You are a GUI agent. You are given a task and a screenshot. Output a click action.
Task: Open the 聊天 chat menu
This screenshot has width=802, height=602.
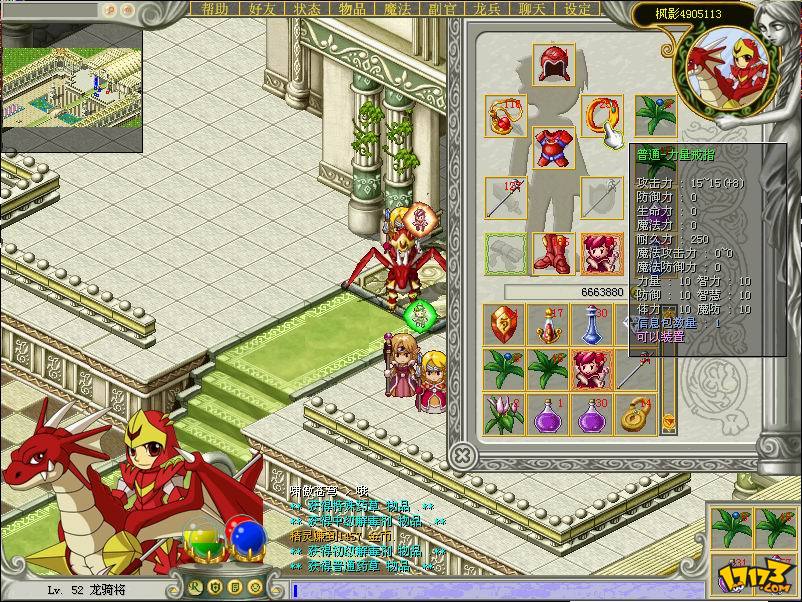click(x=532, y=9)
